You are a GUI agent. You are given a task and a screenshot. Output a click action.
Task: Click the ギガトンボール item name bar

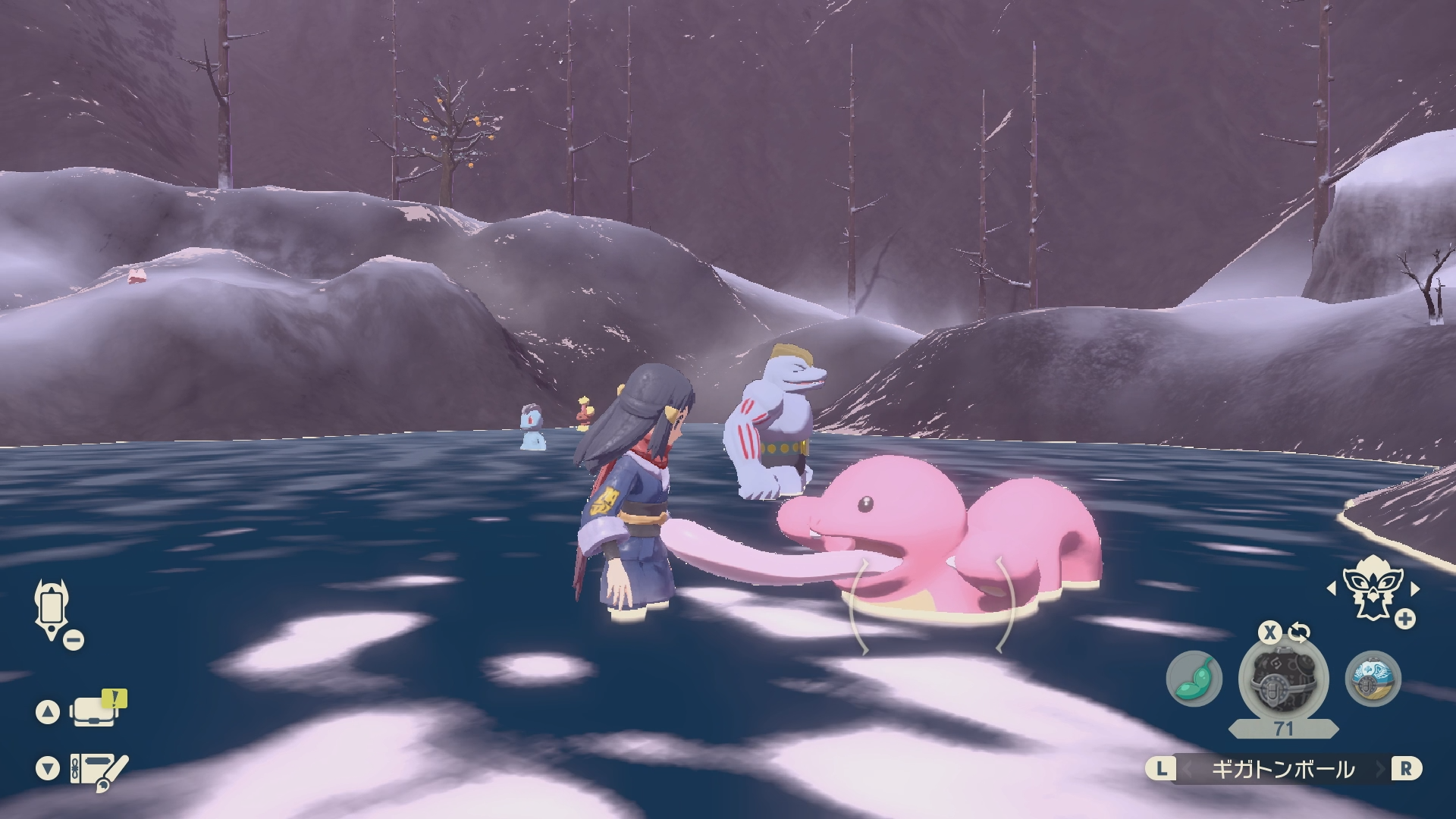pos(1282,769)
